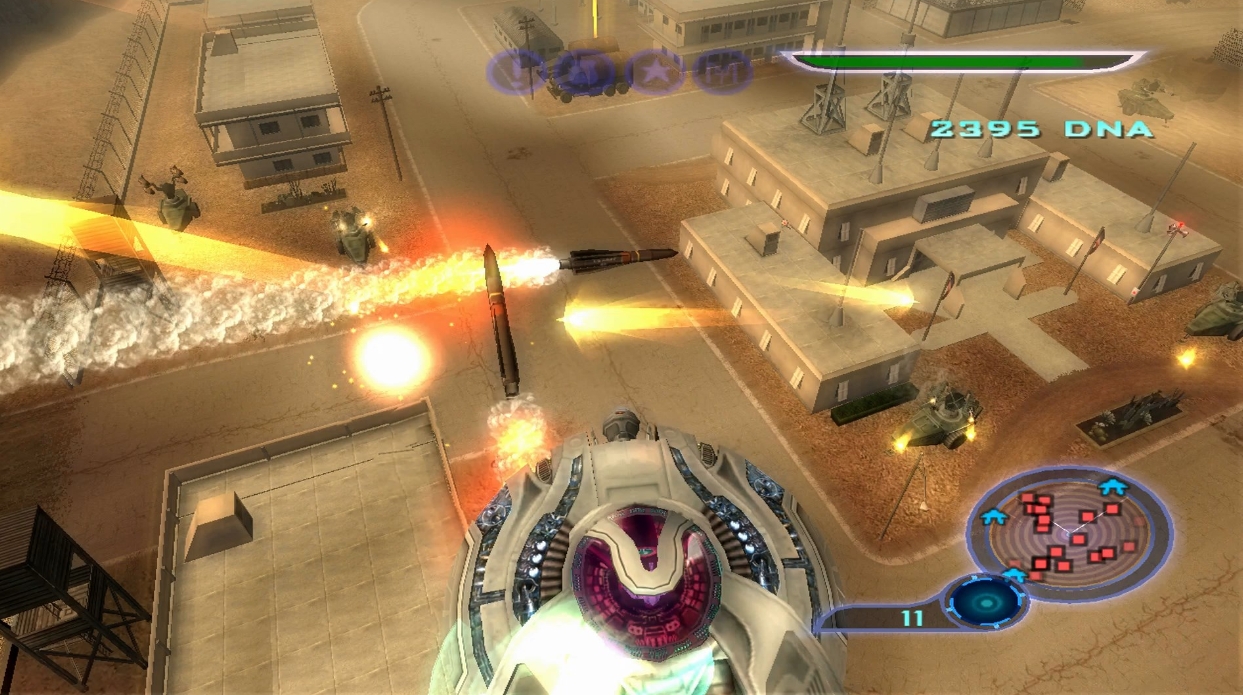Open the circular radar minimap

click(x=1068, y=534)
